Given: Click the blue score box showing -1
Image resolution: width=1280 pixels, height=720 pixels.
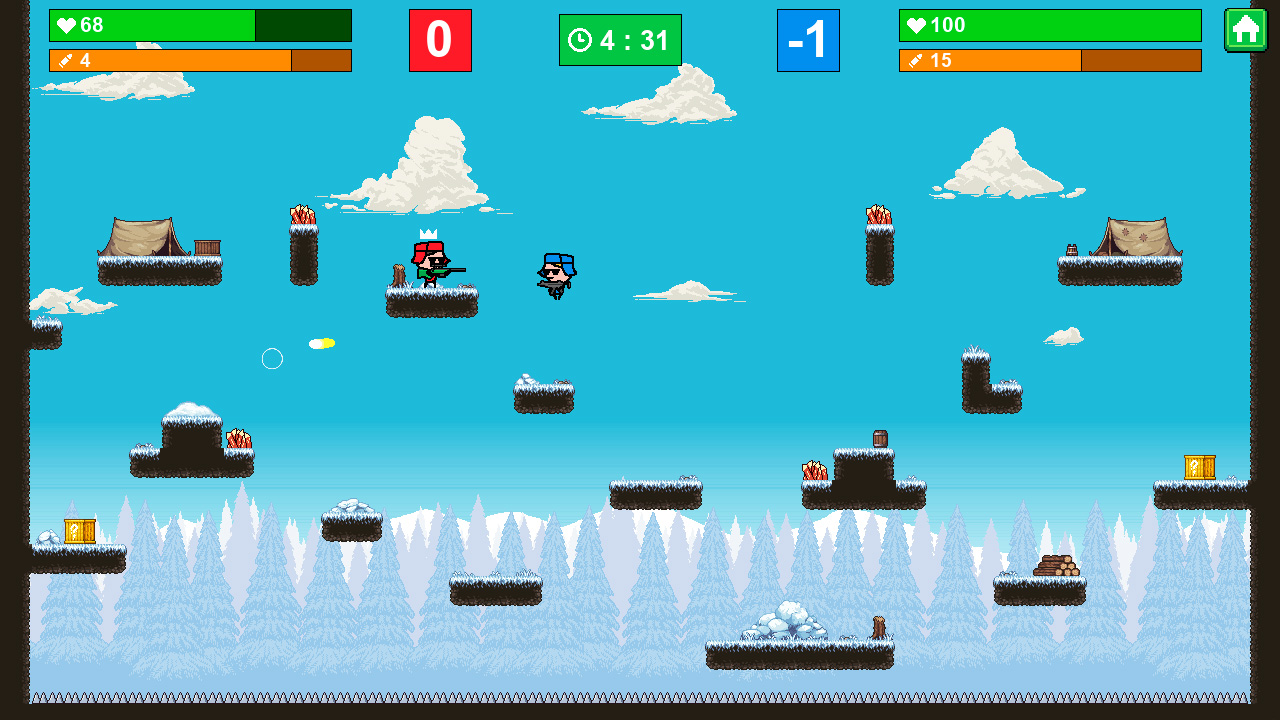Looking at the screenshot, I should 809,40.
